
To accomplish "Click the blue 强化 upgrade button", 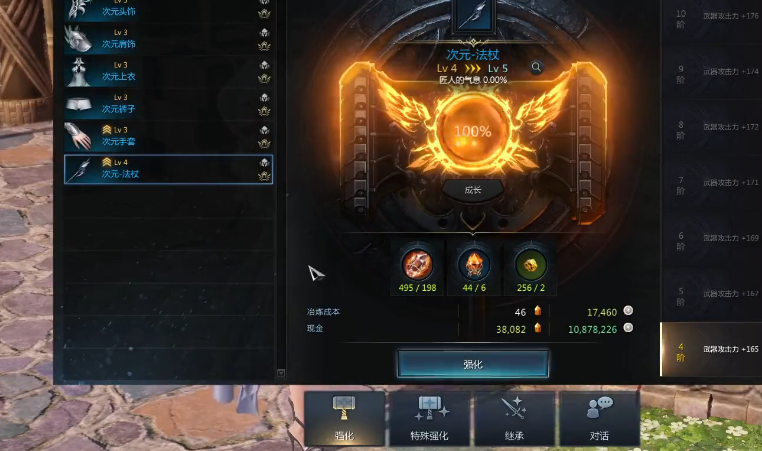I will pyautogui.click(x=472, y=364).
